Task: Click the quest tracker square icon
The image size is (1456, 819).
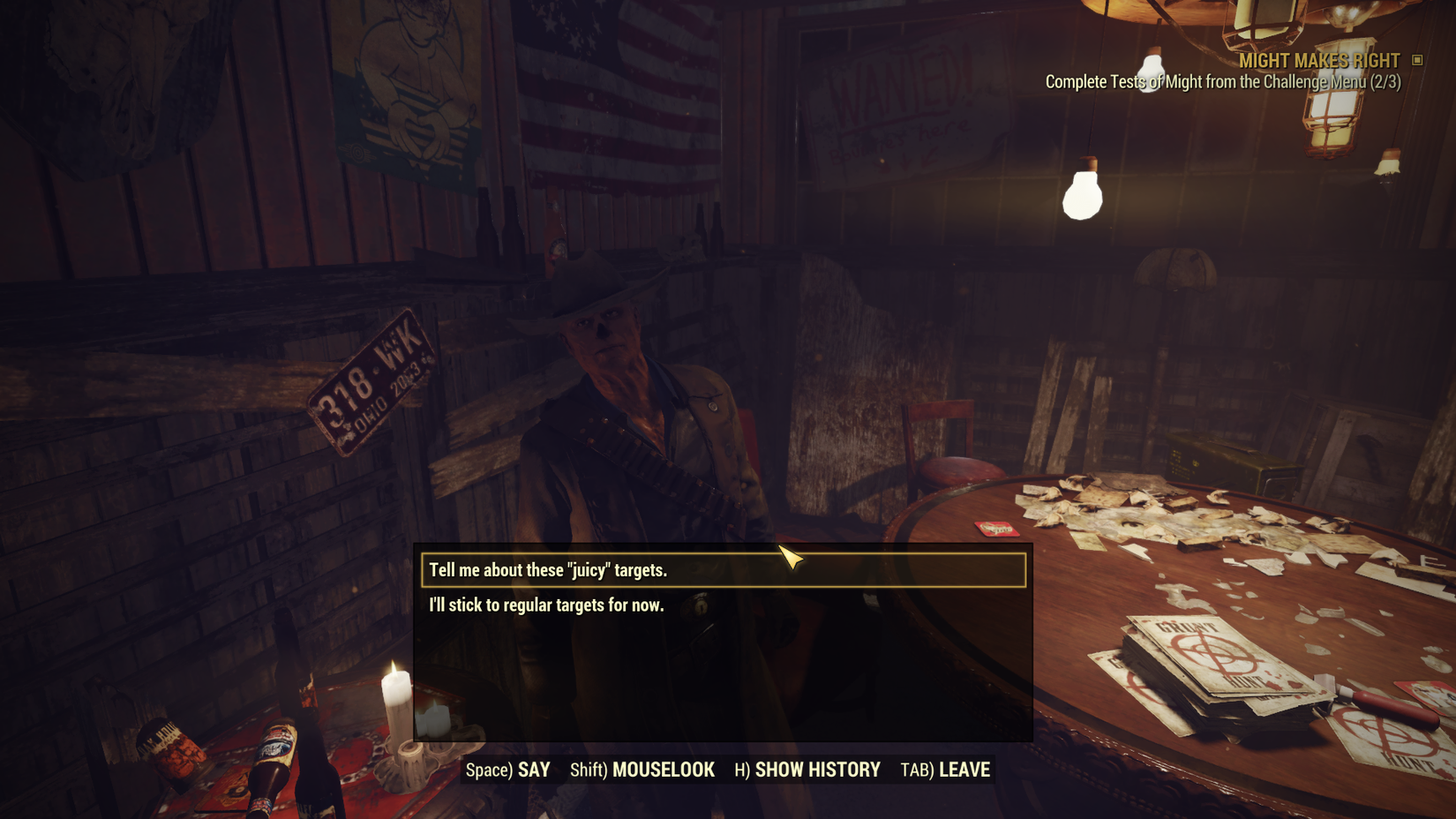Action: coord(1418,60)
